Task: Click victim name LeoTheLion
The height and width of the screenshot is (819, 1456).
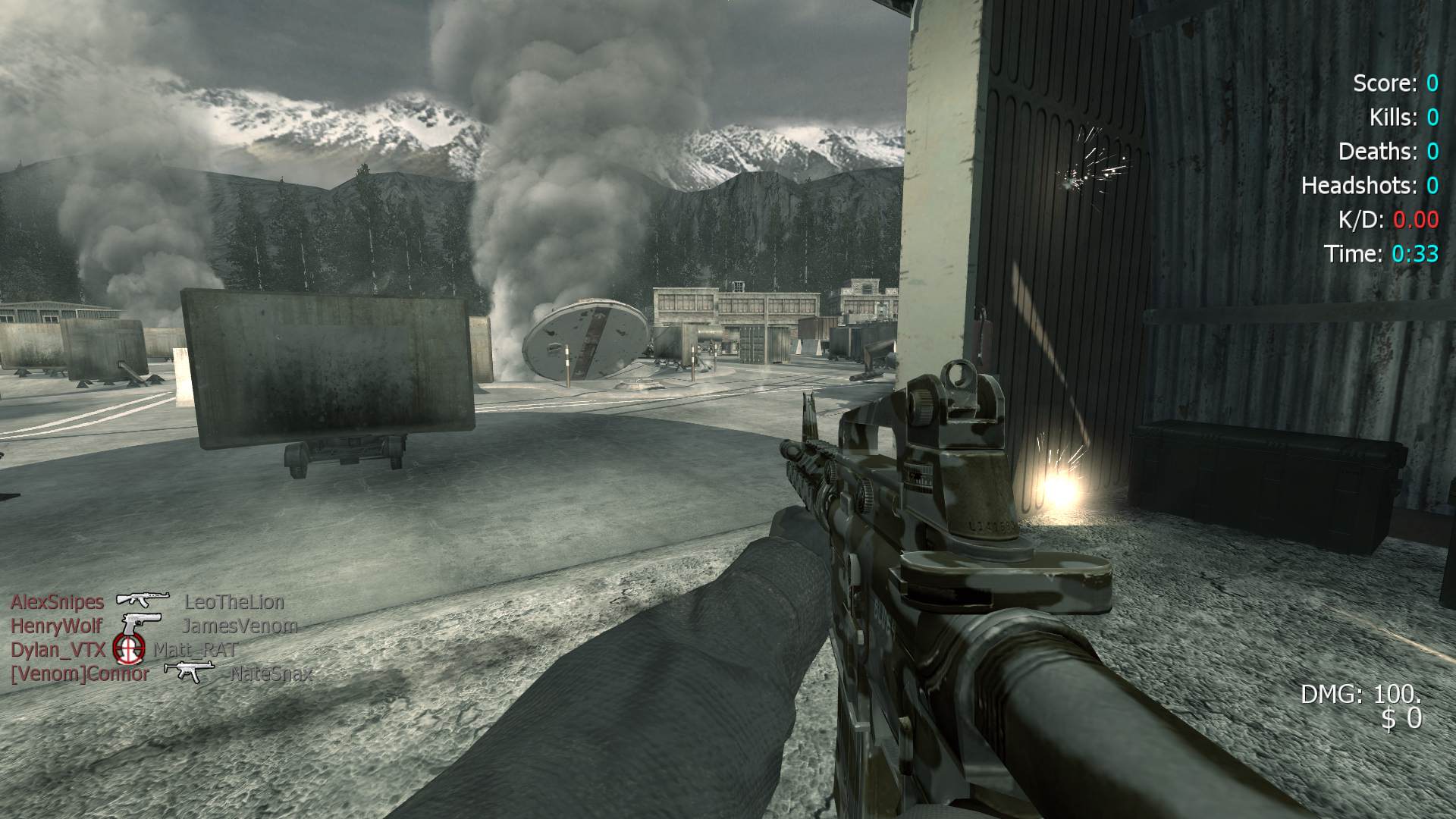Action: point(234,602)
